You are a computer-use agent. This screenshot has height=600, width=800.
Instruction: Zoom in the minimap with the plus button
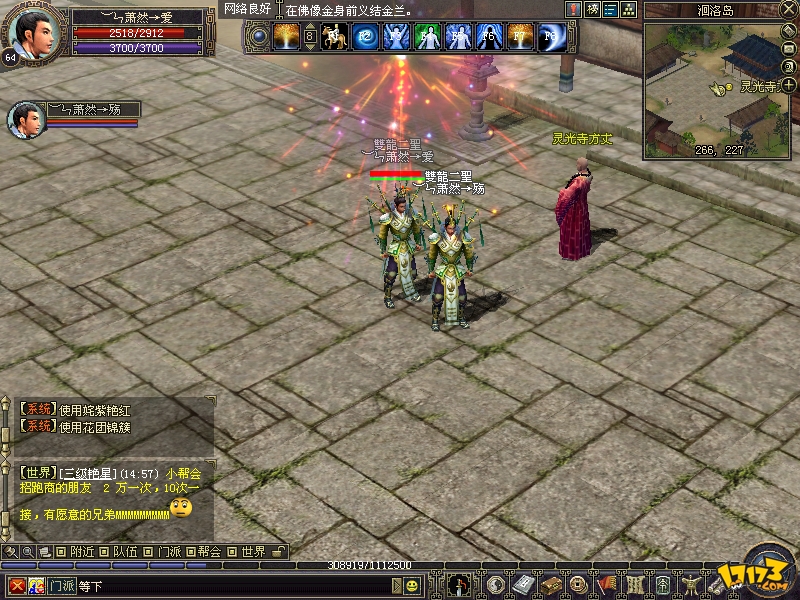789,85
